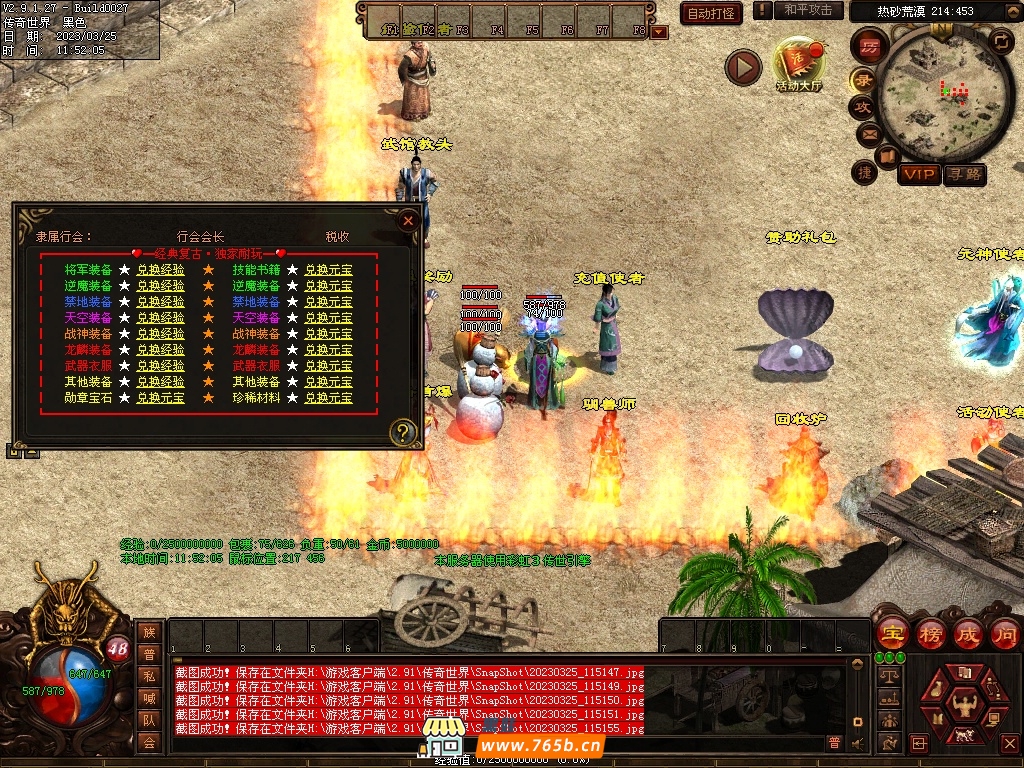The width and height of the screenshot is (1024, 768).
Task: Open the mail envelope icon
Action: tap(868, 133)
